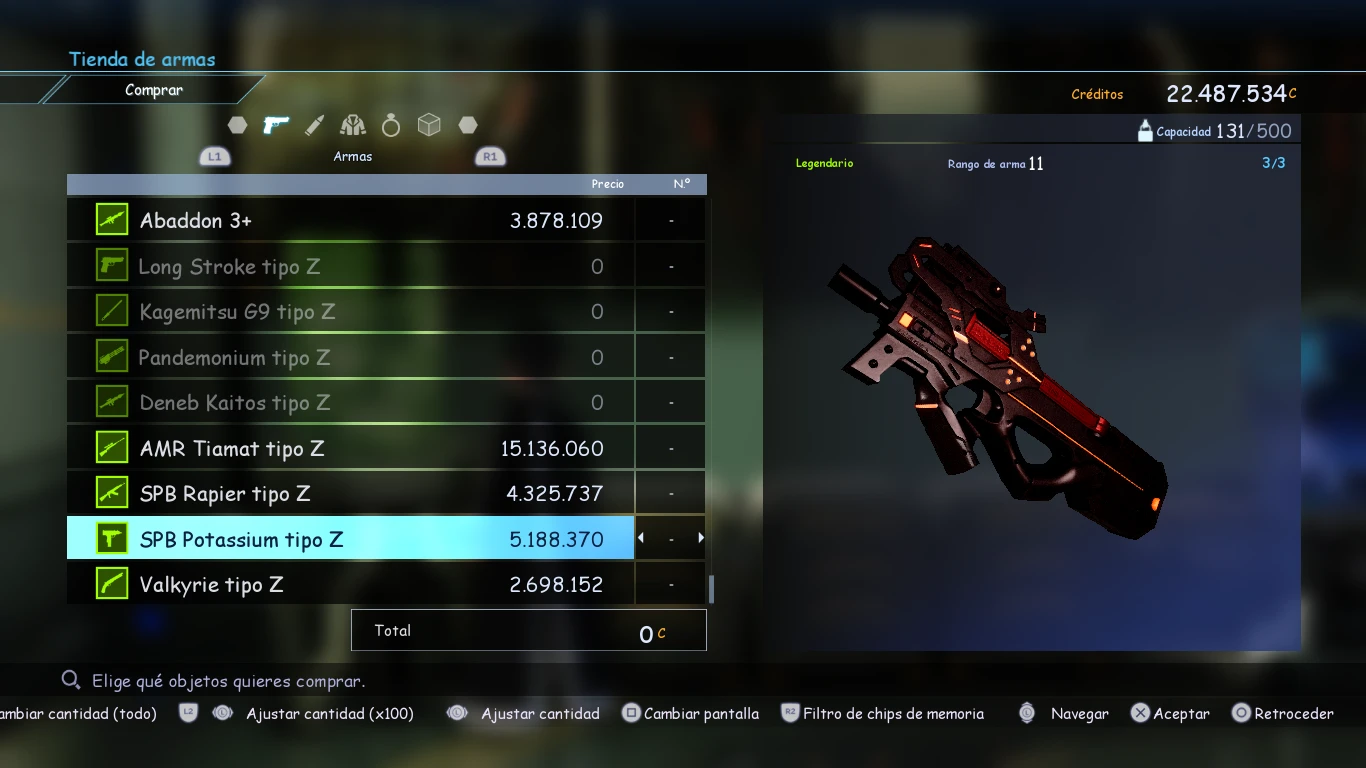Screen dimensions: 1366x768
Task: Open the sword category tab
Action: tap(314, 125)
